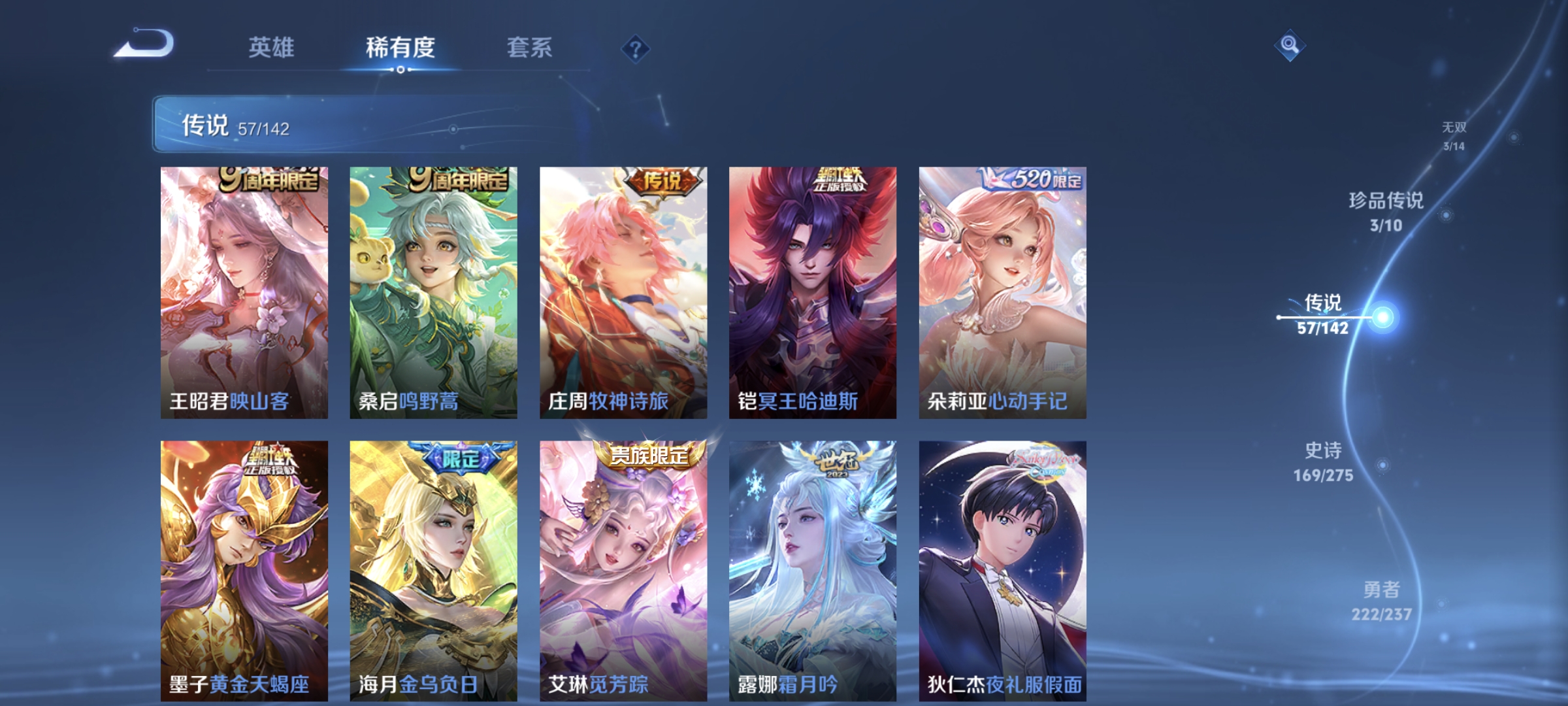The image size is (1568, 706).
Task: Switch to the 英雄 tab
Action: point(272,47)
